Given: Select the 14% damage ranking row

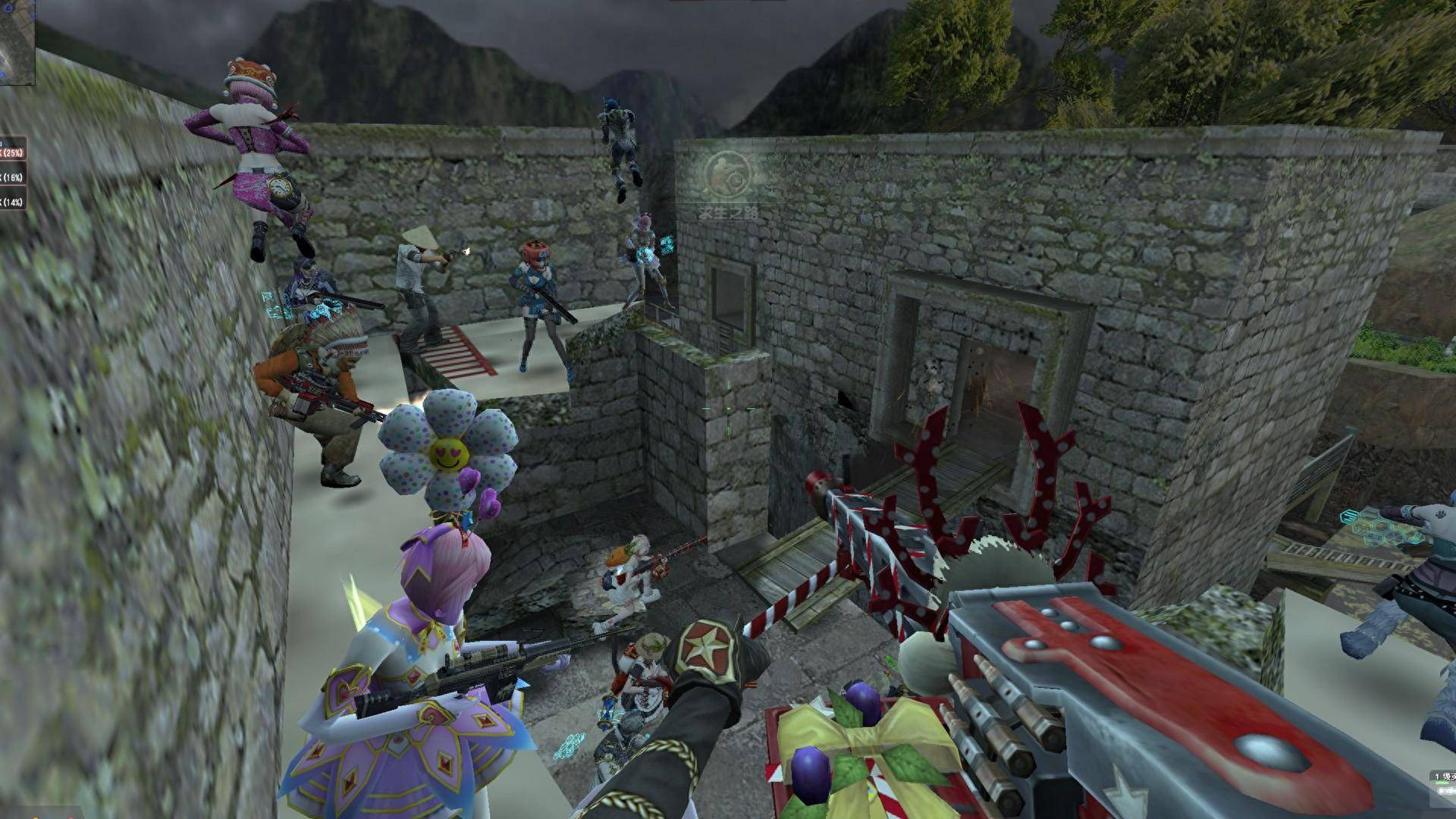Looking at the screenshot, I should tap(12, 202).
